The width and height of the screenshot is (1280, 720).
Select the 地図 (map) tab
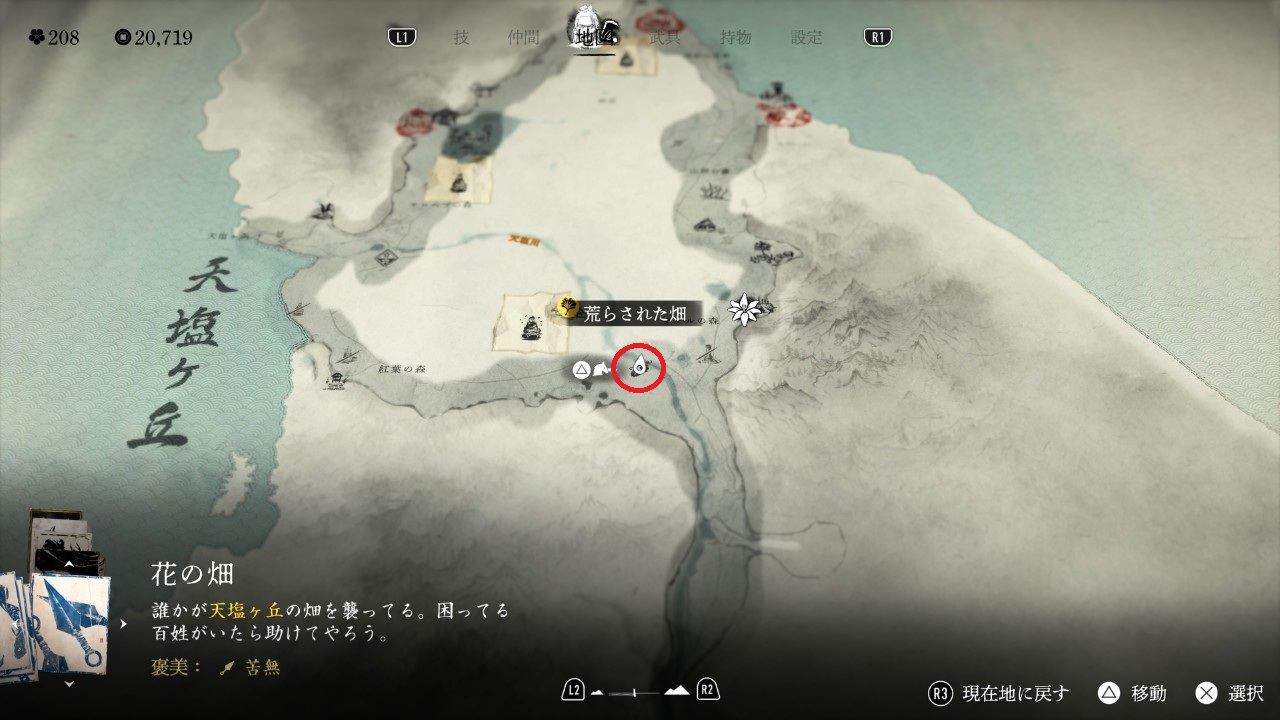pyautogui.click(x=593, y=38)
